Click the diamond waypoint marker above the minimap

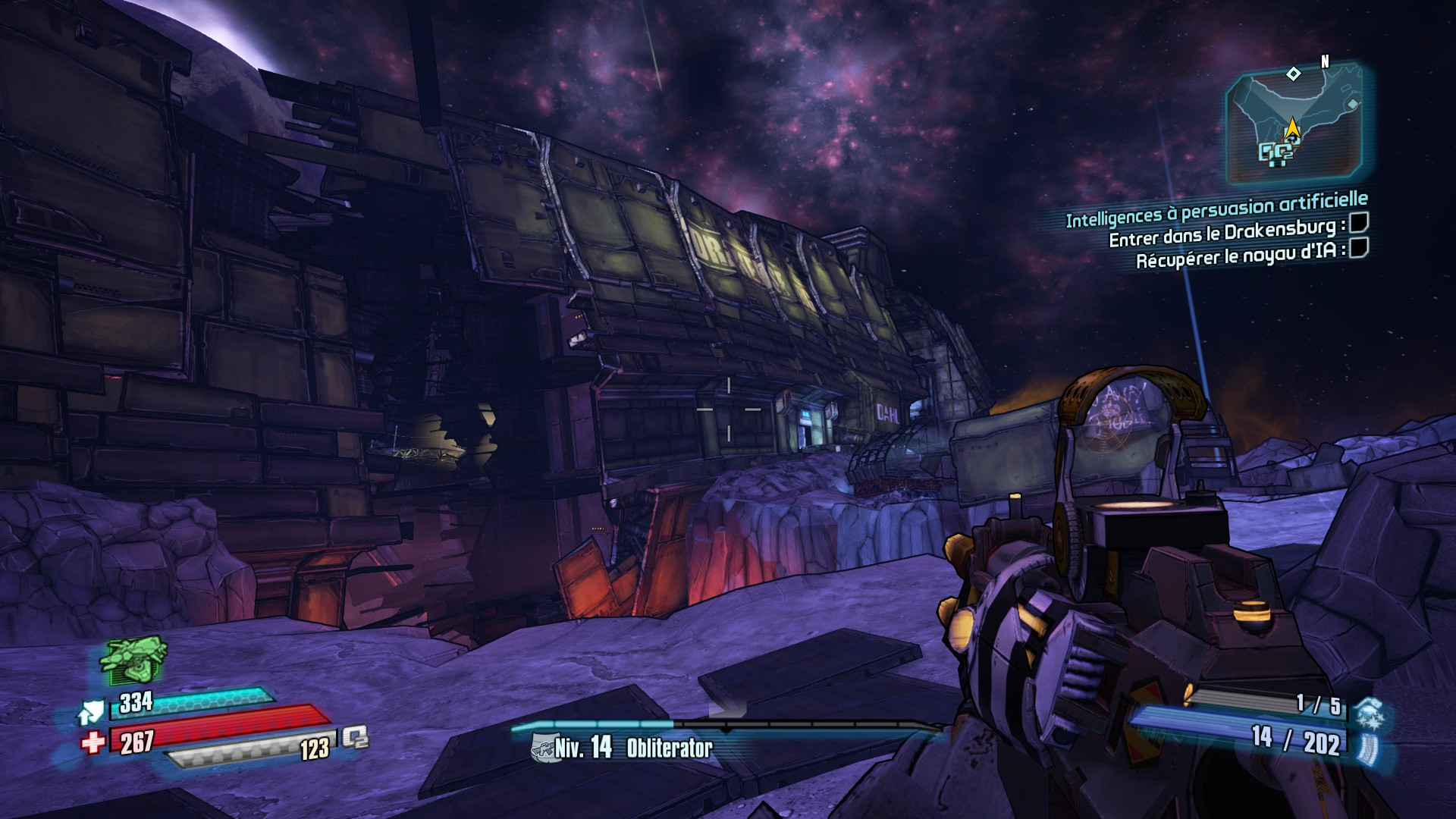click(1294, 74)
